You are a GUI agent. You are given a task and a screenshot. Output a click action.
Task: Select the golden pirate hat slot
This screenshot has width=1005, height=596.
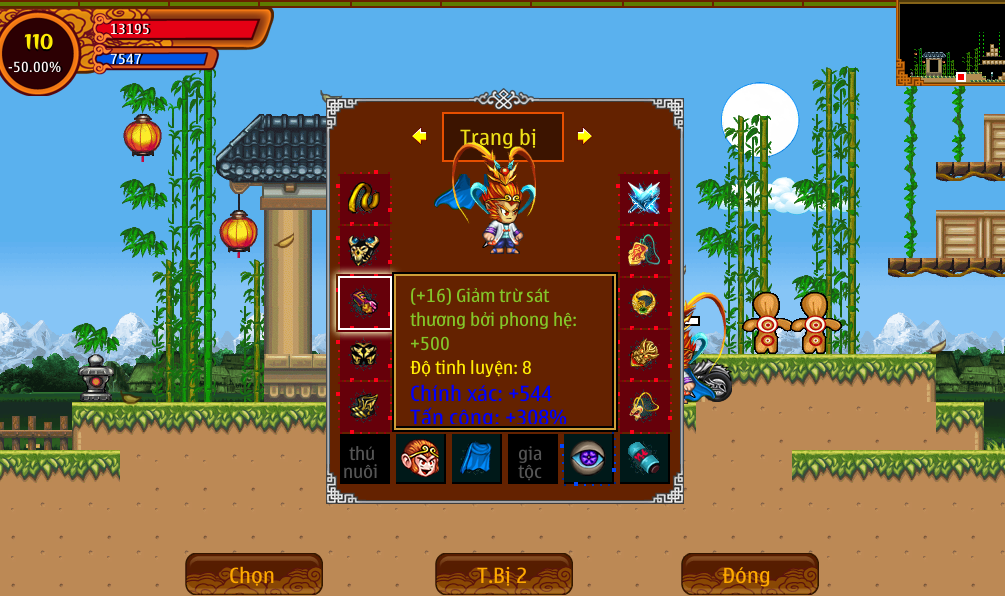[644, 406]
